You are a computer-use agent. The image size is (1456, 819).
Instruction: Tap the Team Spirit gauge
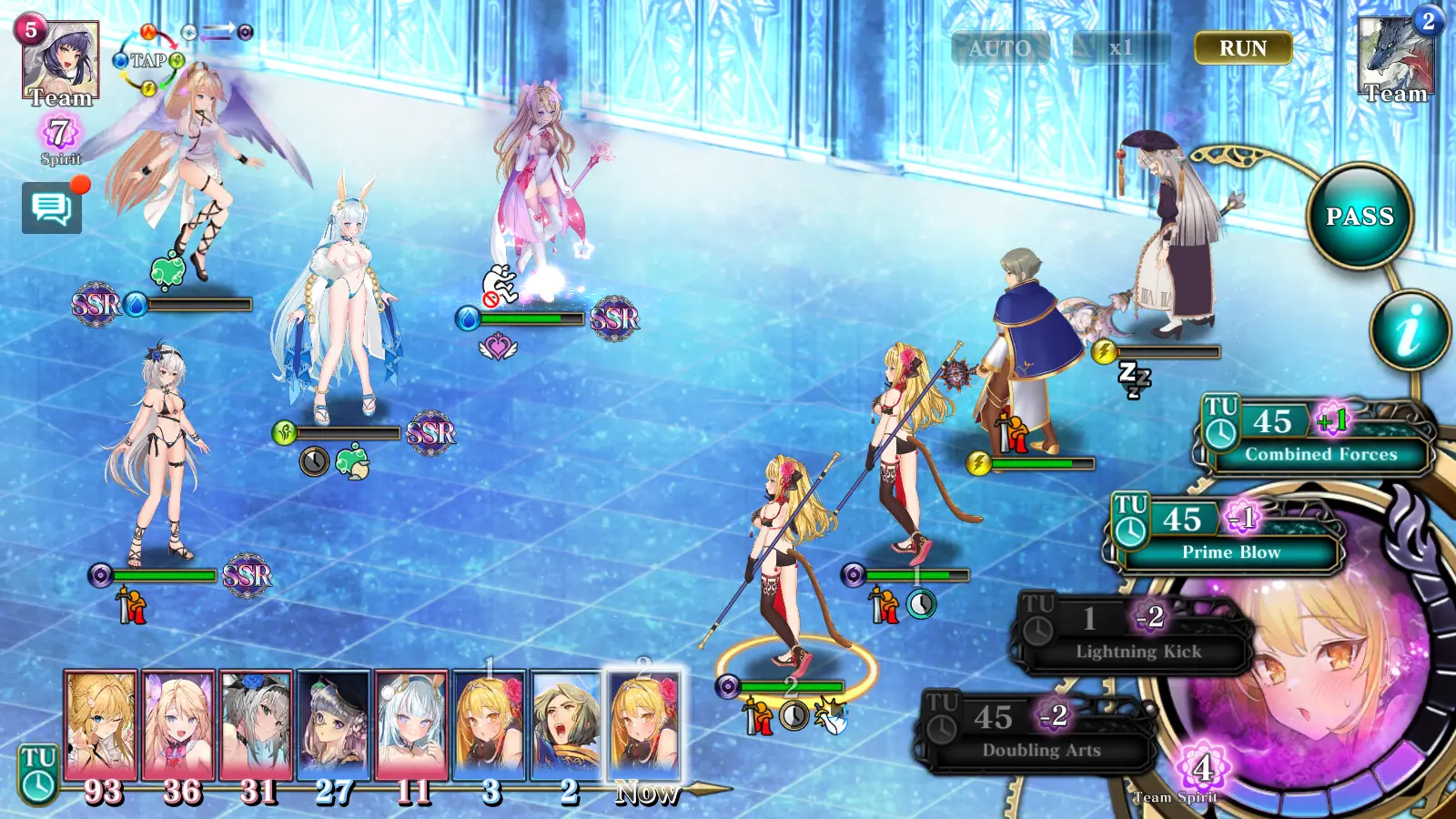point(1201,772)
